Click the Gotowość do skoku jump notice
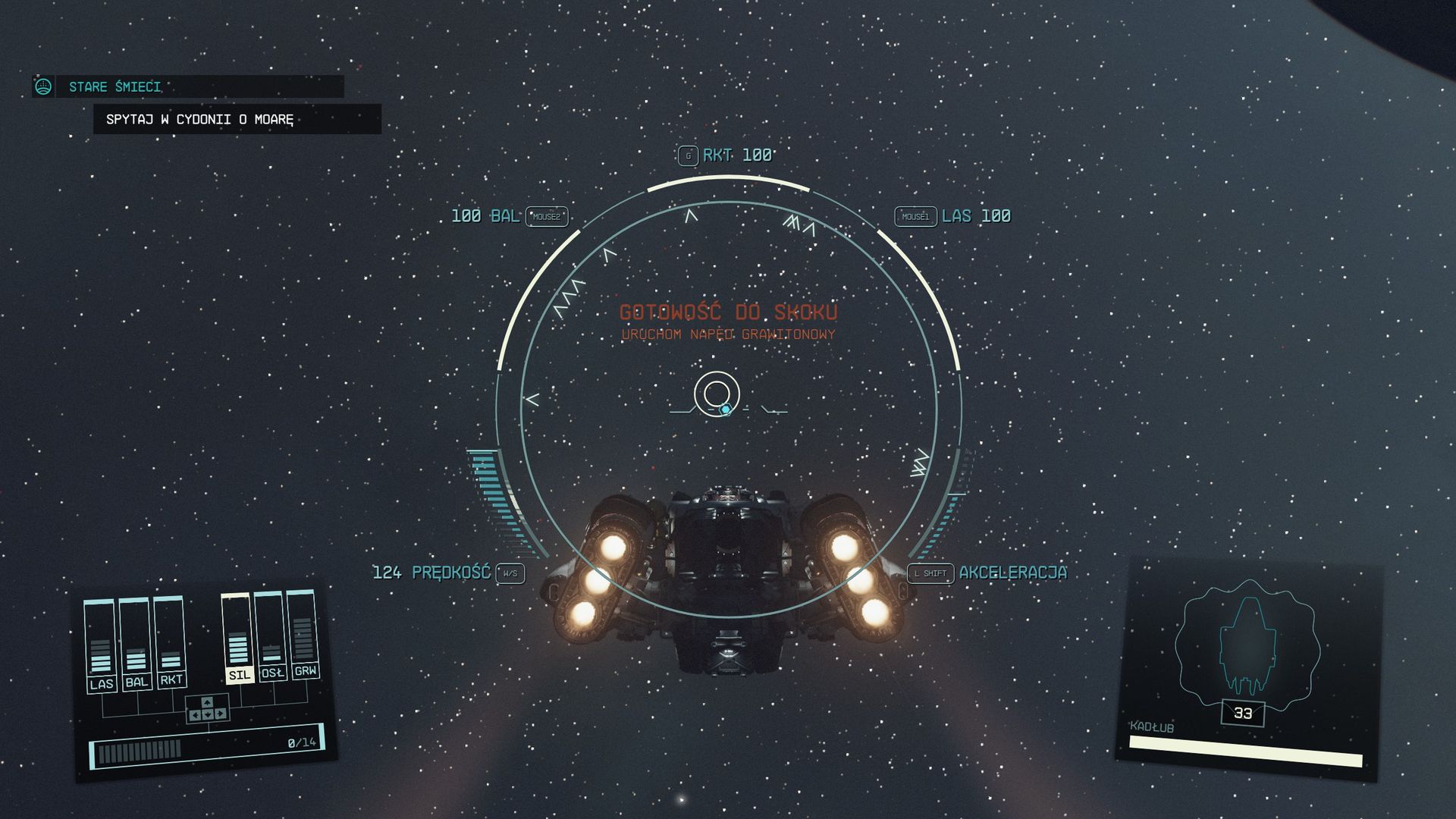Screen dimensions: 1456x819 click(x=728, y=312)
